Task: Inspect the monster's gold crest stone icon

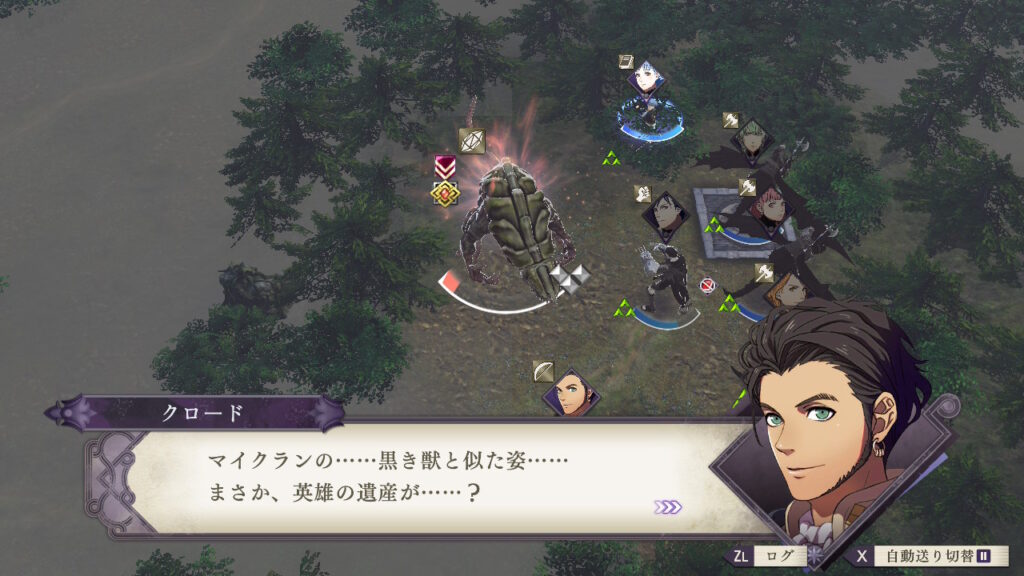Action: [445, 192]
